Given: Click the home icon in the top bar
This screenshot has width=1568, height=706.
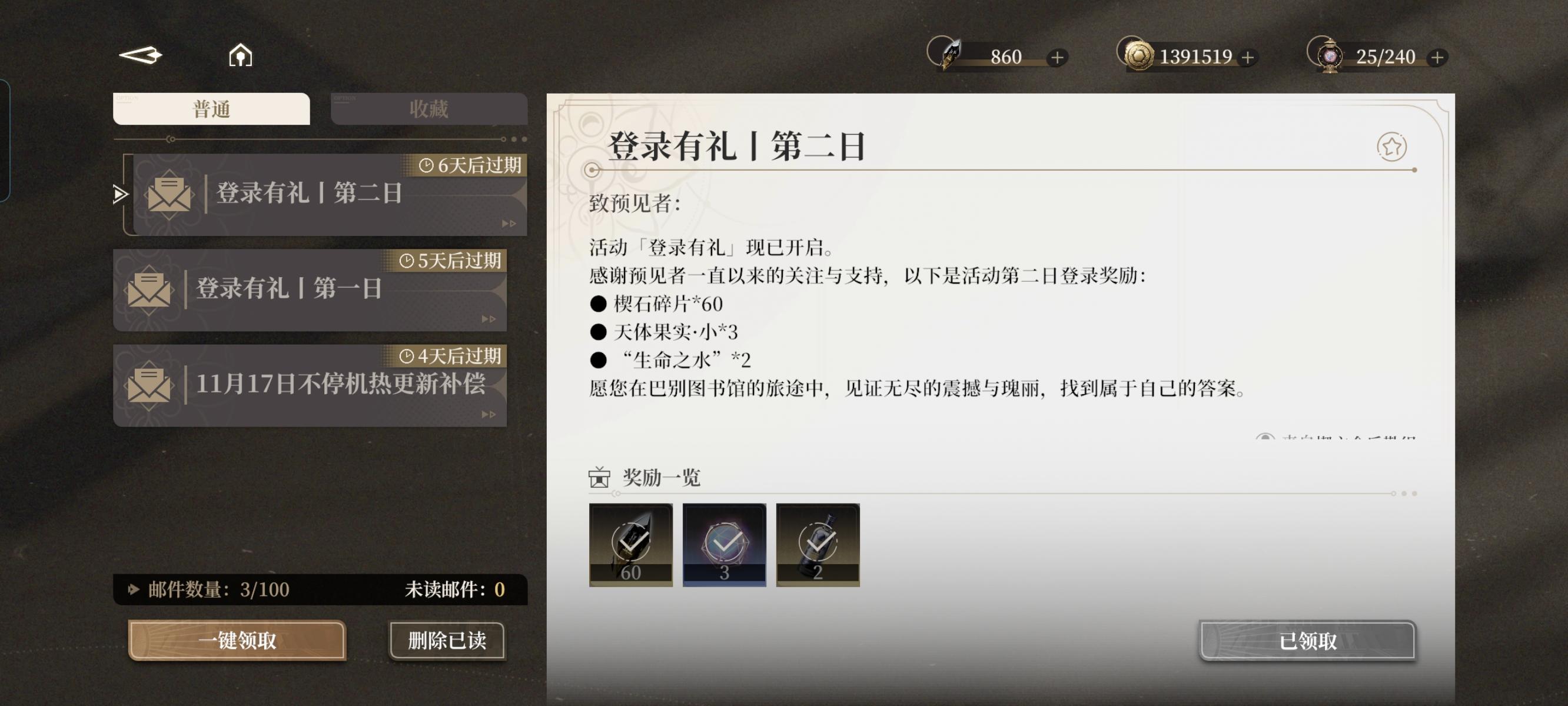Looking at the screenshot, I should click(240, 56).
